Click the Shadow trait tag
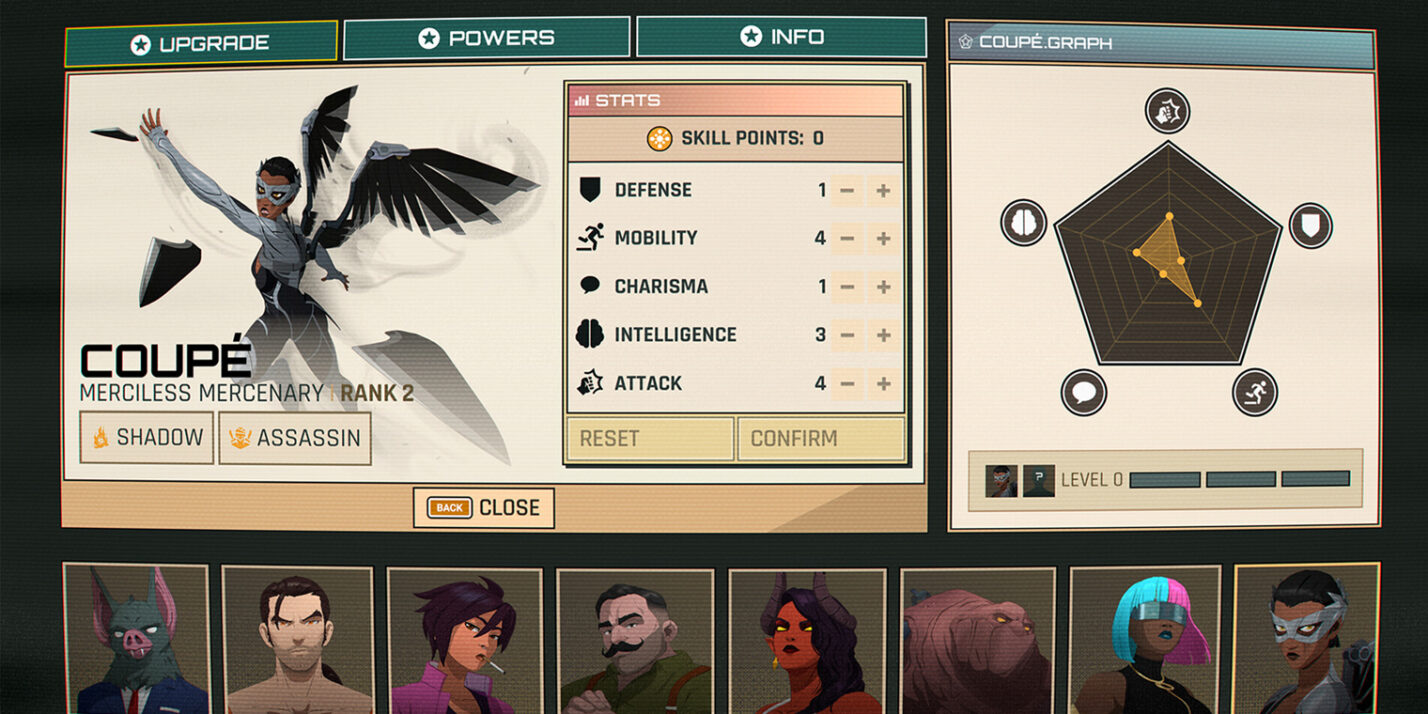This screenshot has width=1428, height=714. click(147, 438)
